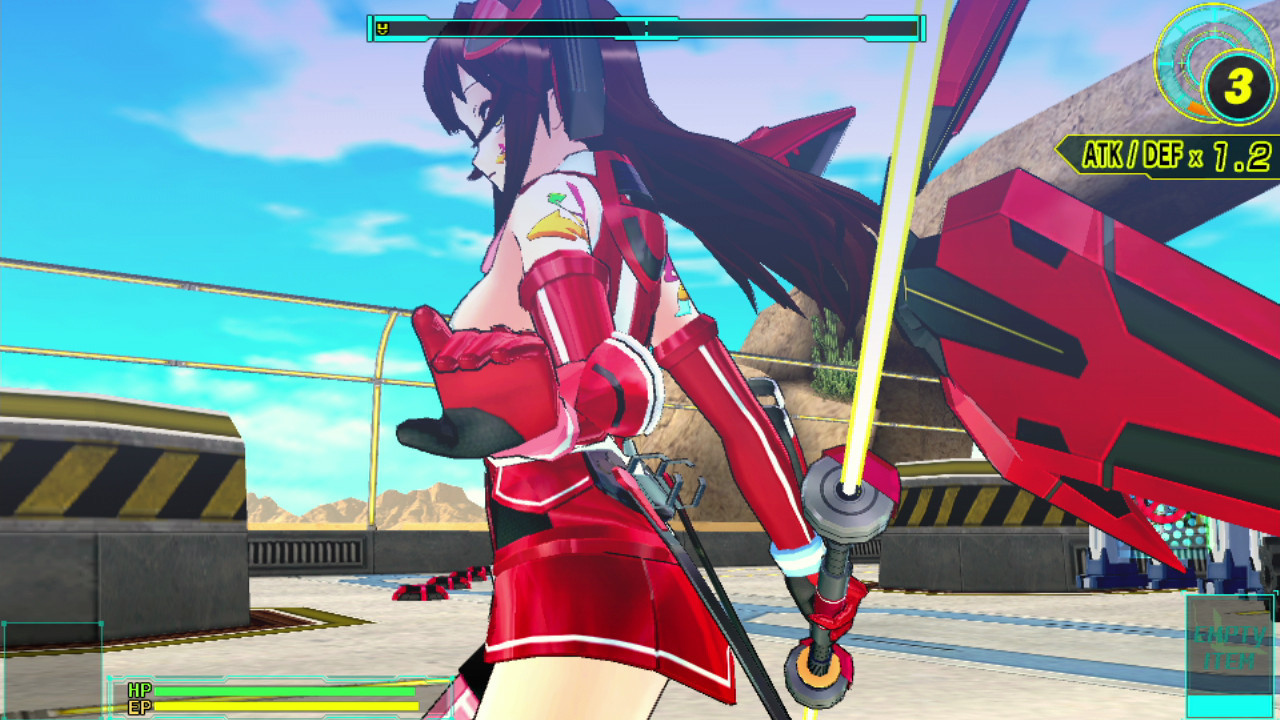The height and width of the screenshot is (720, 1280).
Task: Click the midpoint notch on the enemy gauge
Action: coord(646,28)
